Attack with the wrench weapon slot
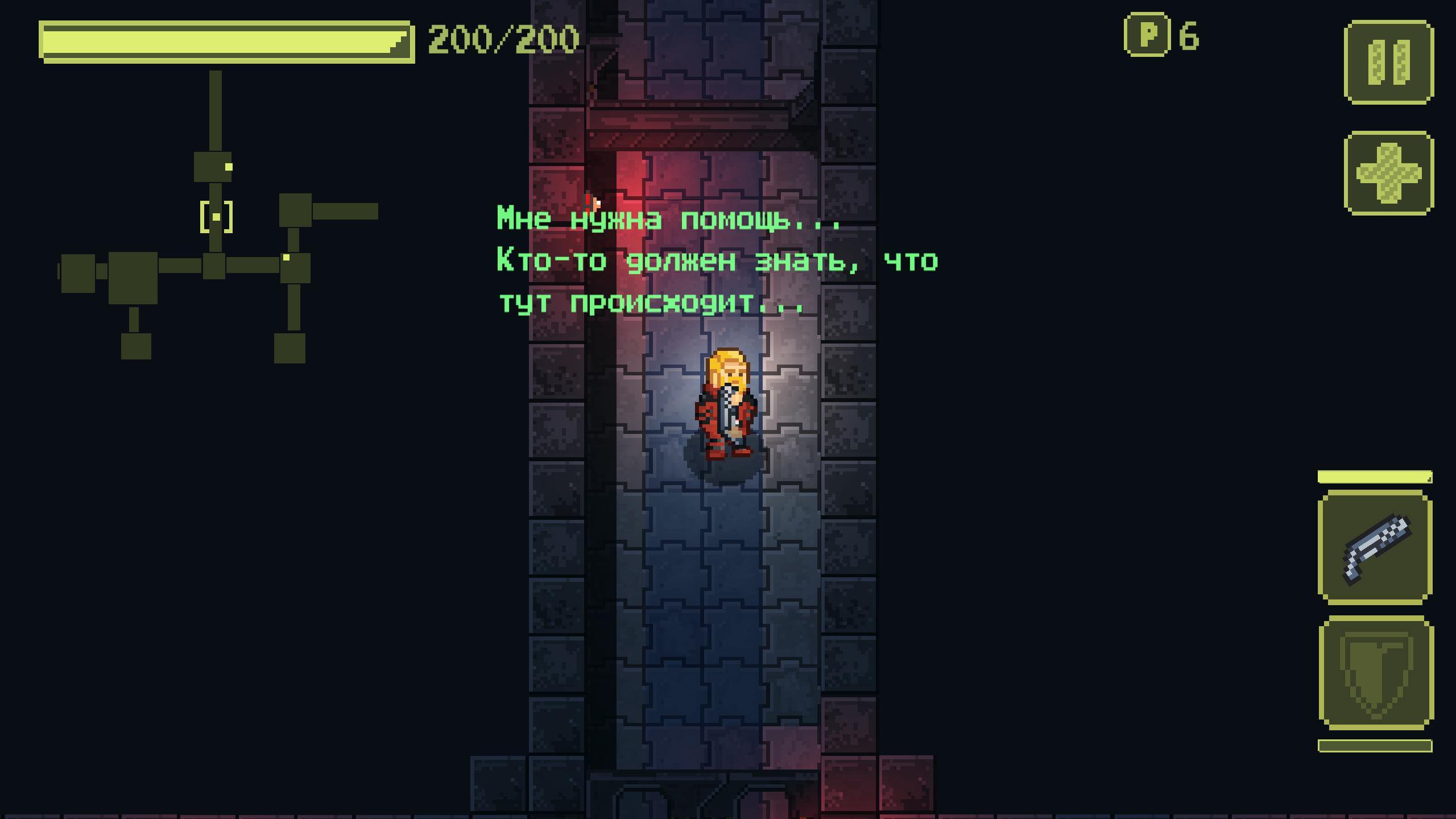This screenshot has width=1456, height=819. click(1375, 547)
